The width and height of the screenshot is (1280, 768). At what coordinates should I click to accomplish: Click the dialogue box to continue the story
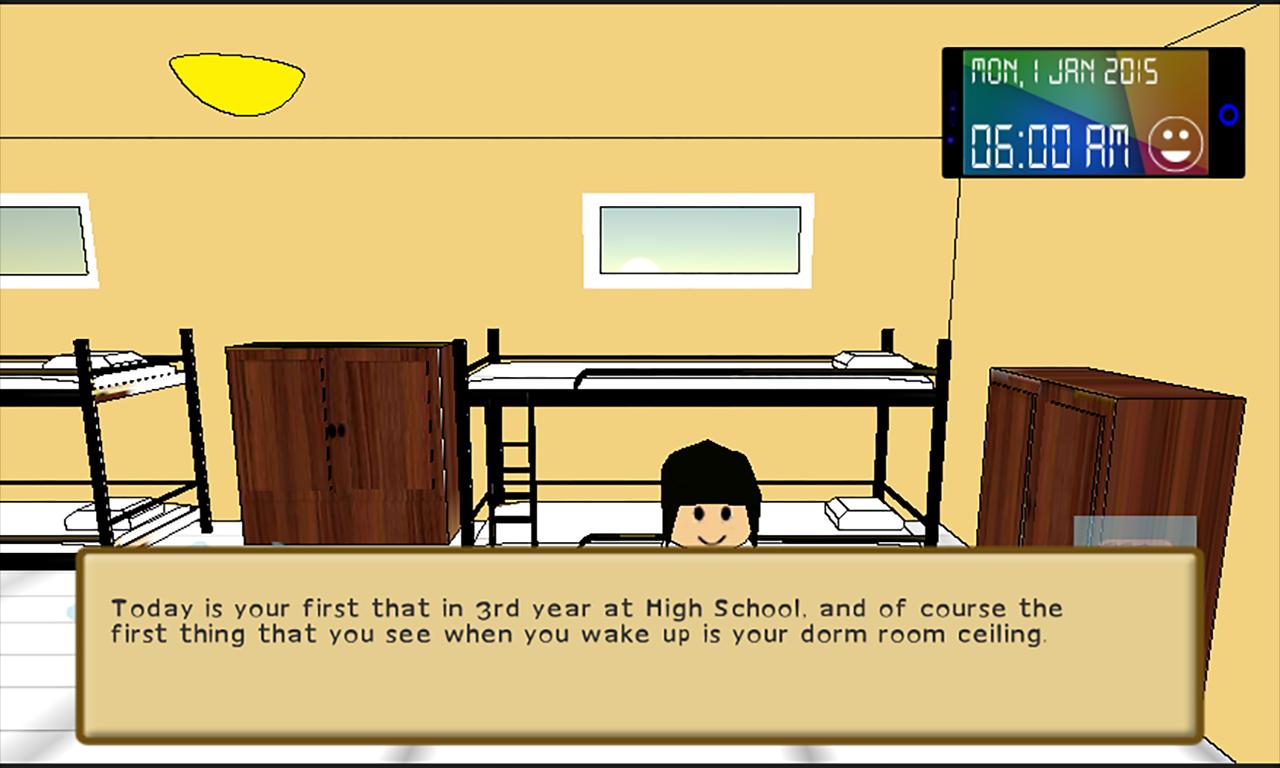point(640,646)
